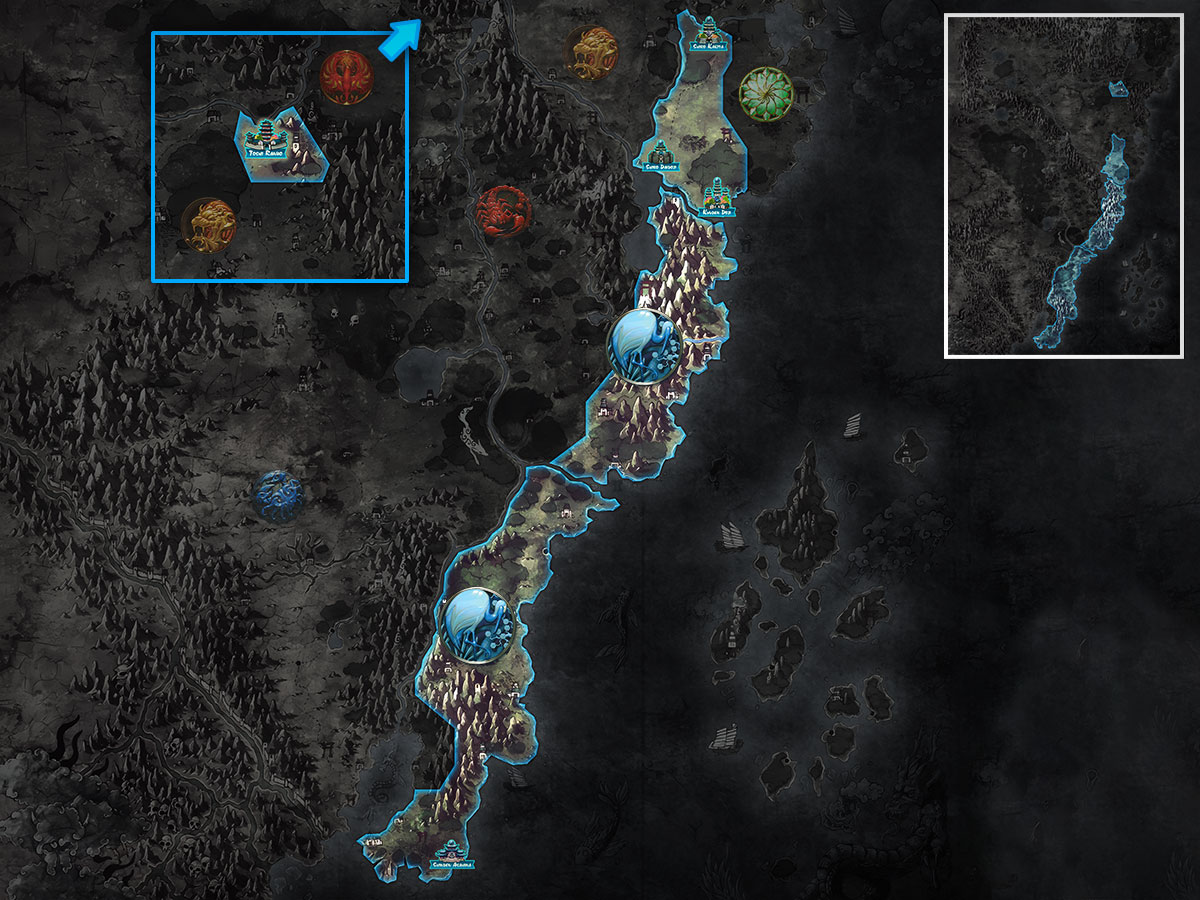Select the red Scorpion clan emblem
Screen dimensions: 1200x900
pos(497,210)
